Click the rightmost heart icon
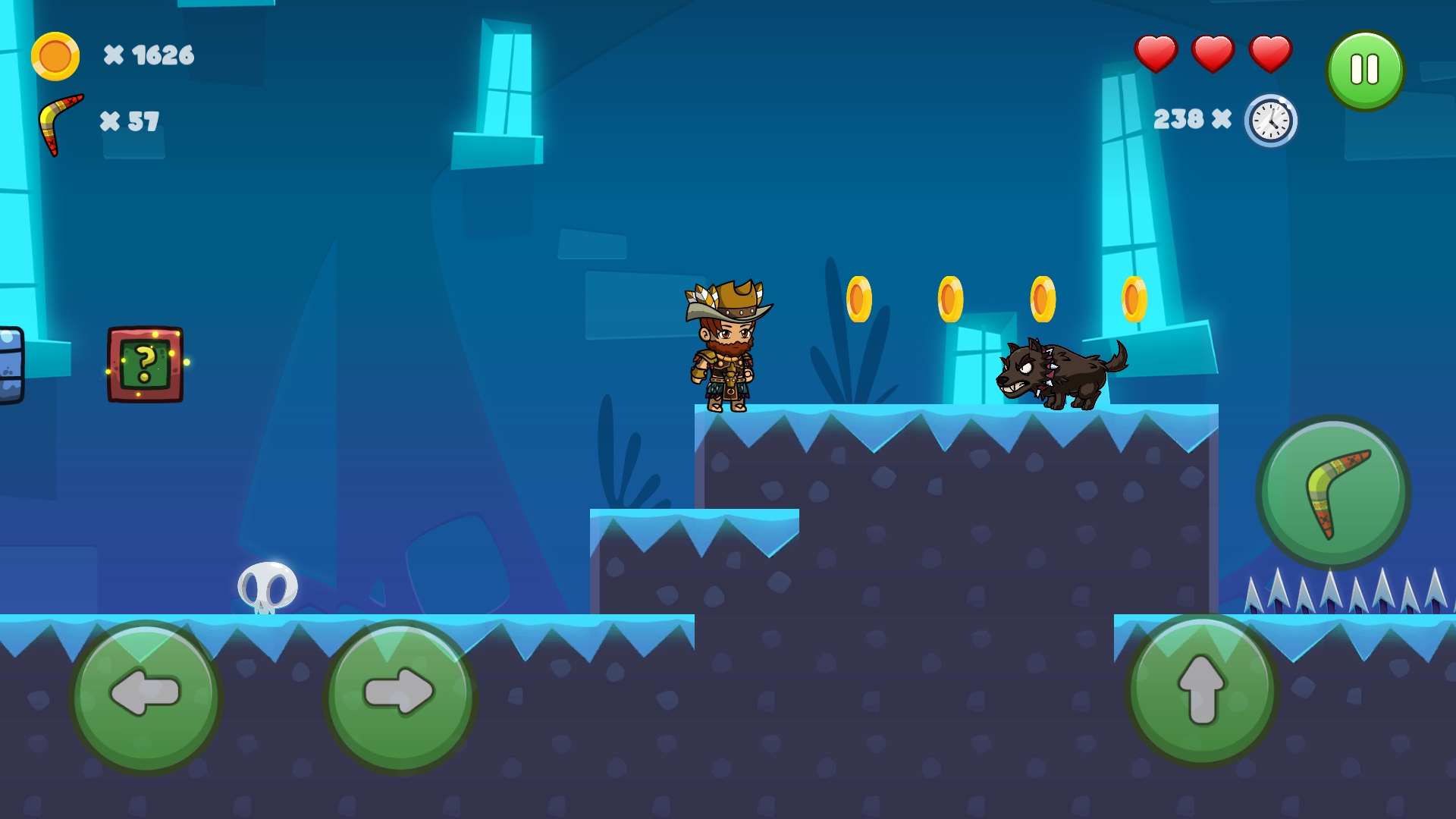 [x=1271, y=54]
